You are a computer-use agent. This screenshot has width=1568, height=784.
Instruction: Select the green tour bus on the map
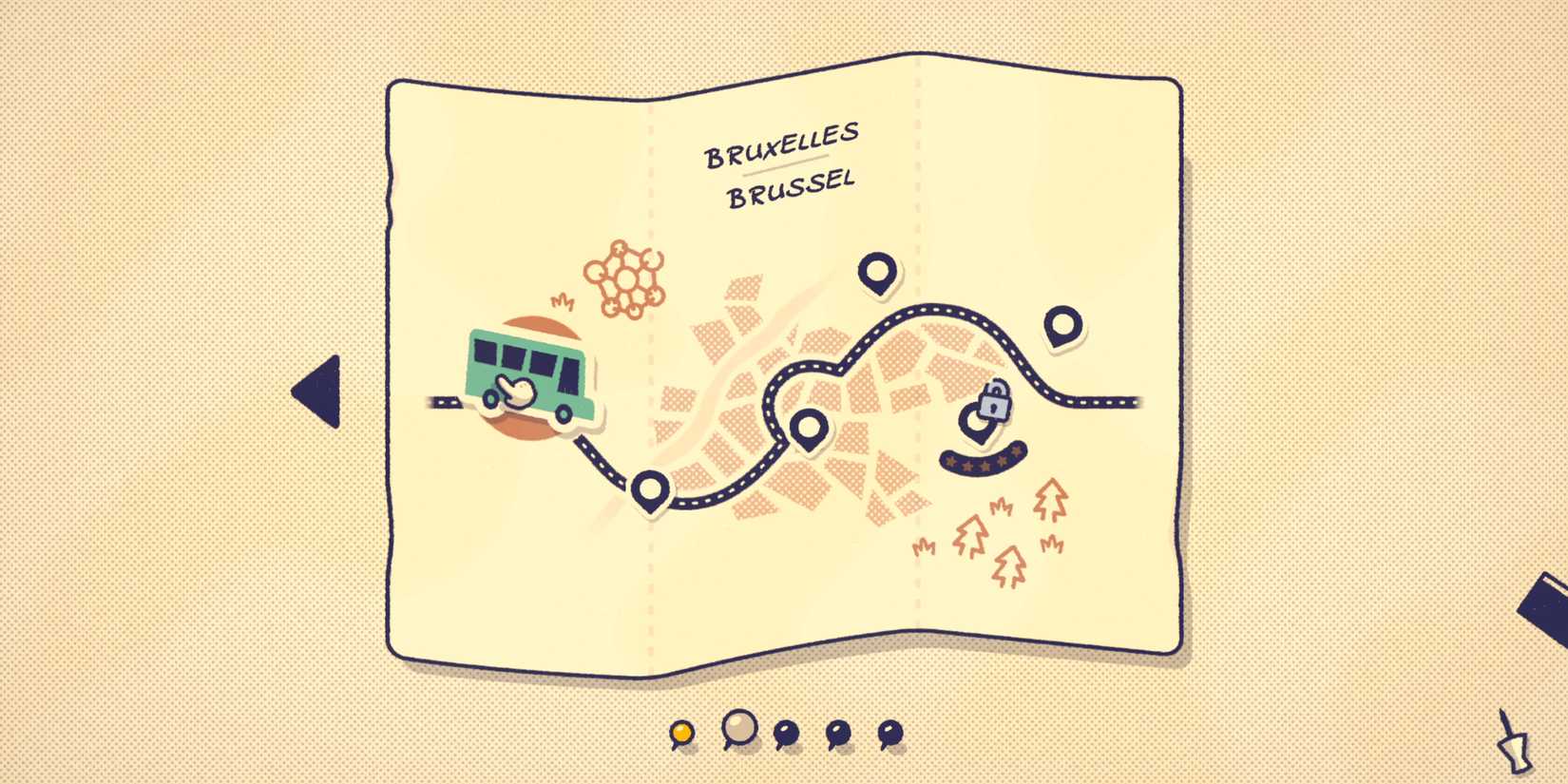(527, 375)
